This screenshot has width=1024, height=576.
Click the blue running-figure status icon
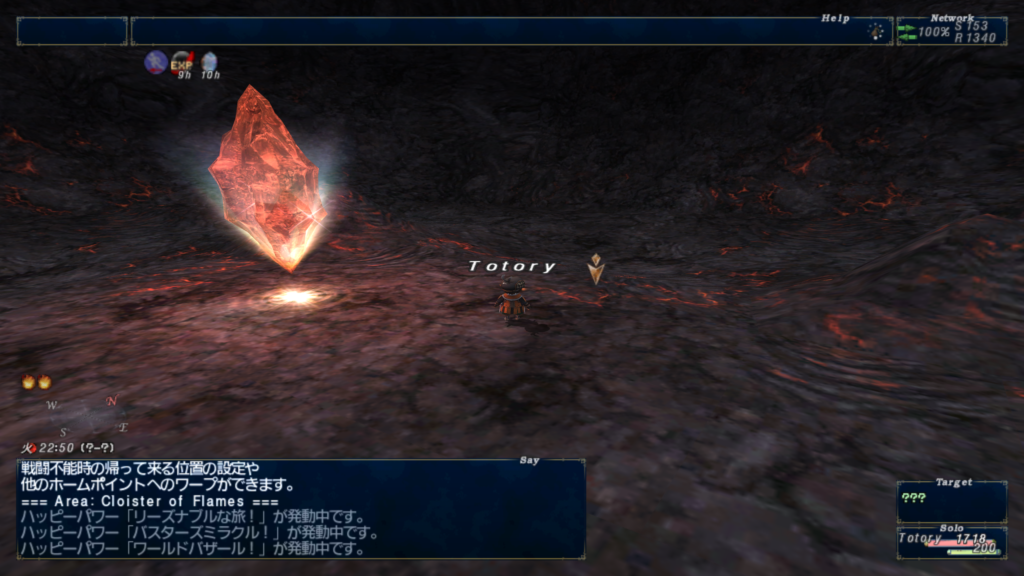tap(155, 63)
